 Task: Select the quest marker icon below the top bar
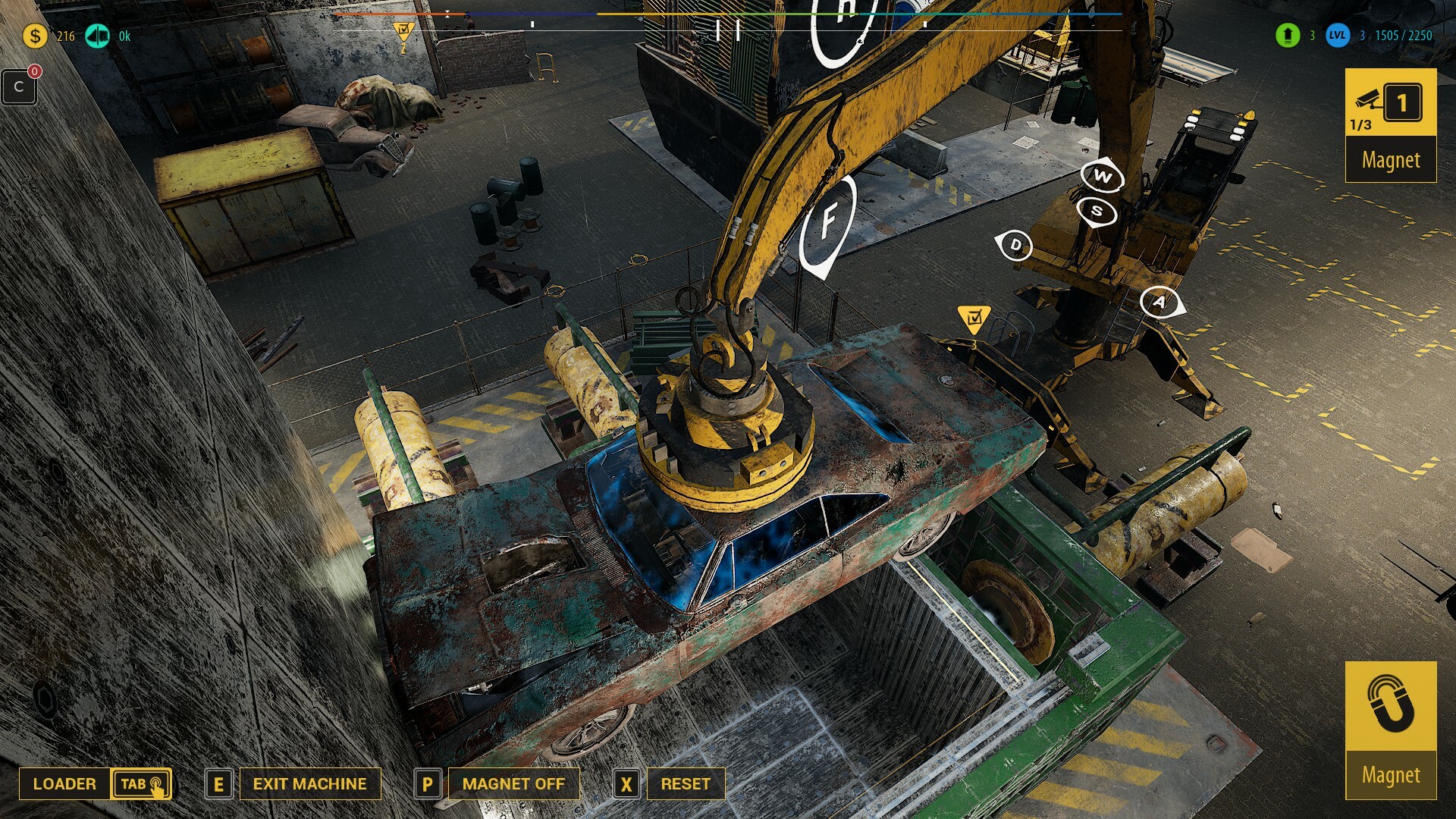click(404, 28)
